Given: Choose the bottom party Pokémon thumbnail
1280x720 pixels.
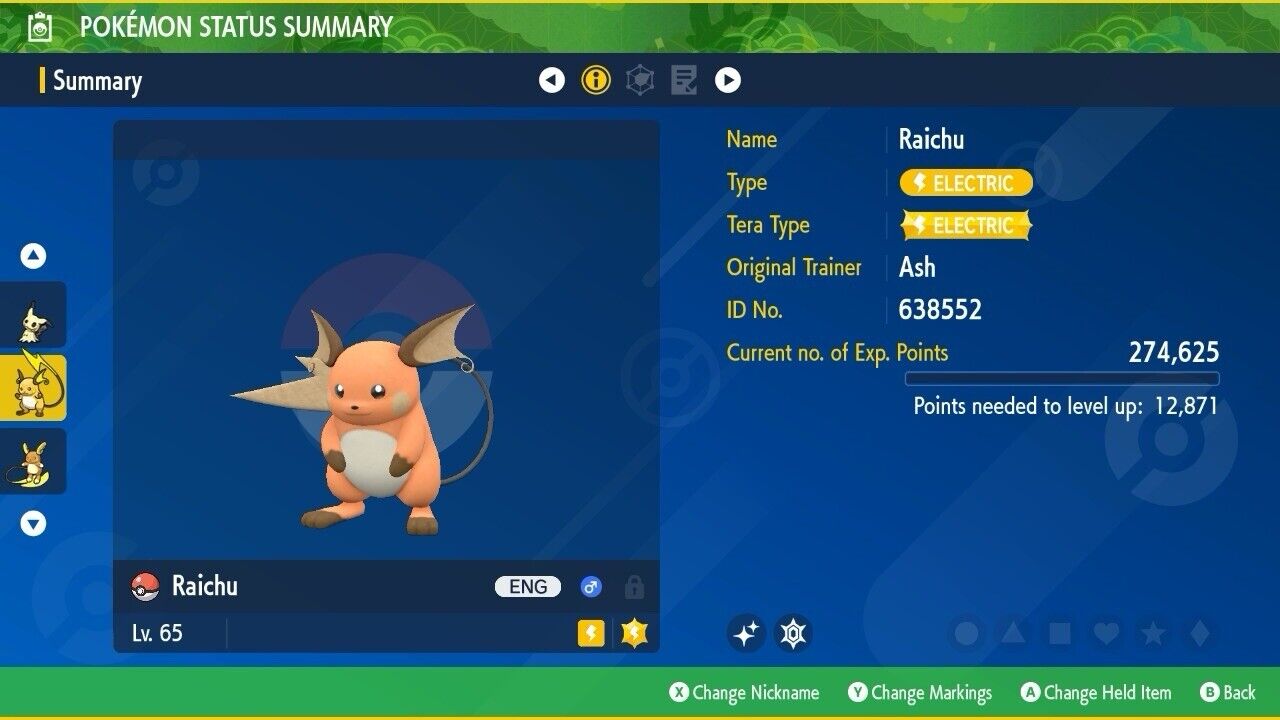Looking at the screenshot, I should point(33,461).
